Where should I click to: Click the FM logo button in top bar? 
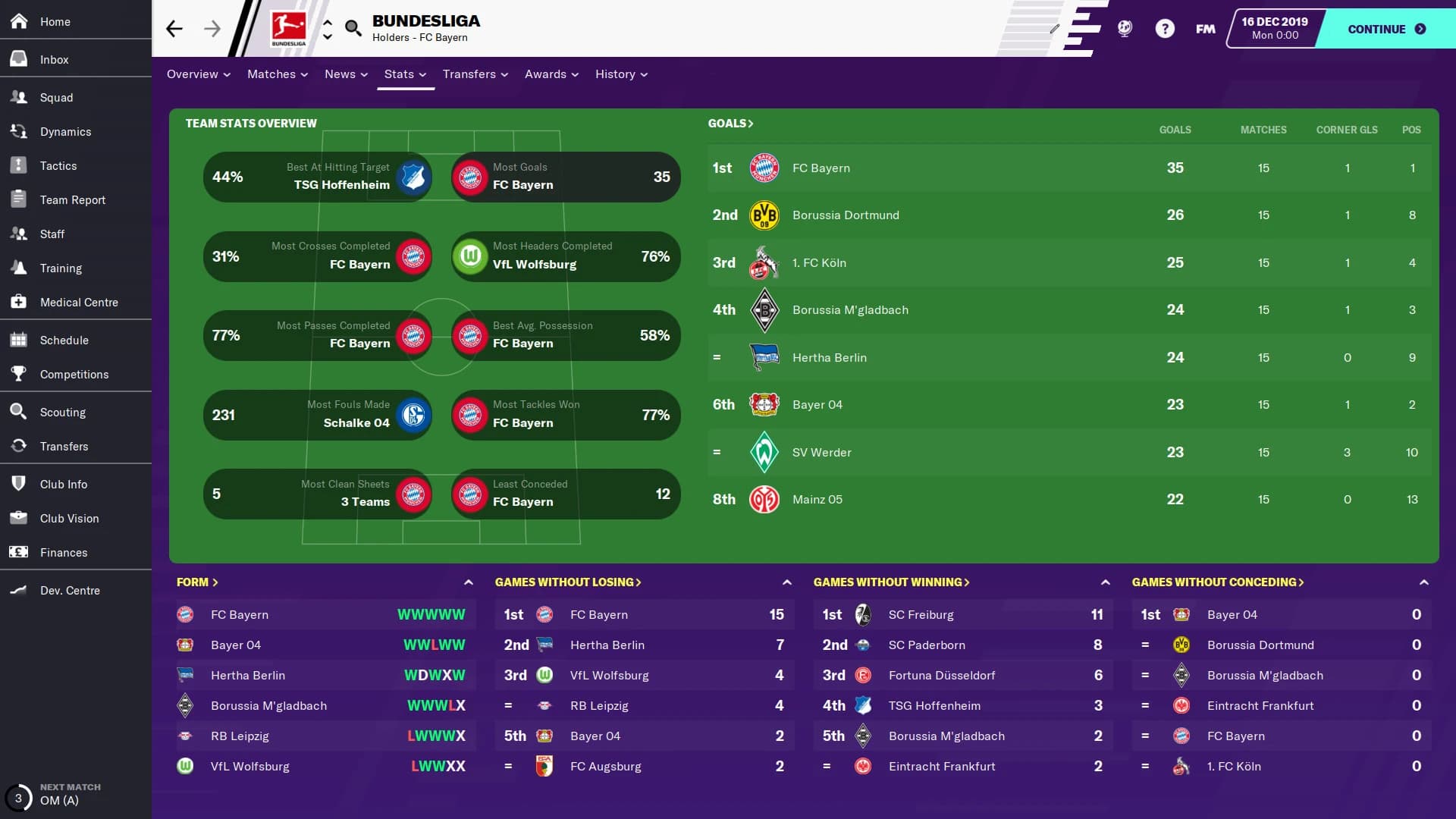[x=1205, y=28]
